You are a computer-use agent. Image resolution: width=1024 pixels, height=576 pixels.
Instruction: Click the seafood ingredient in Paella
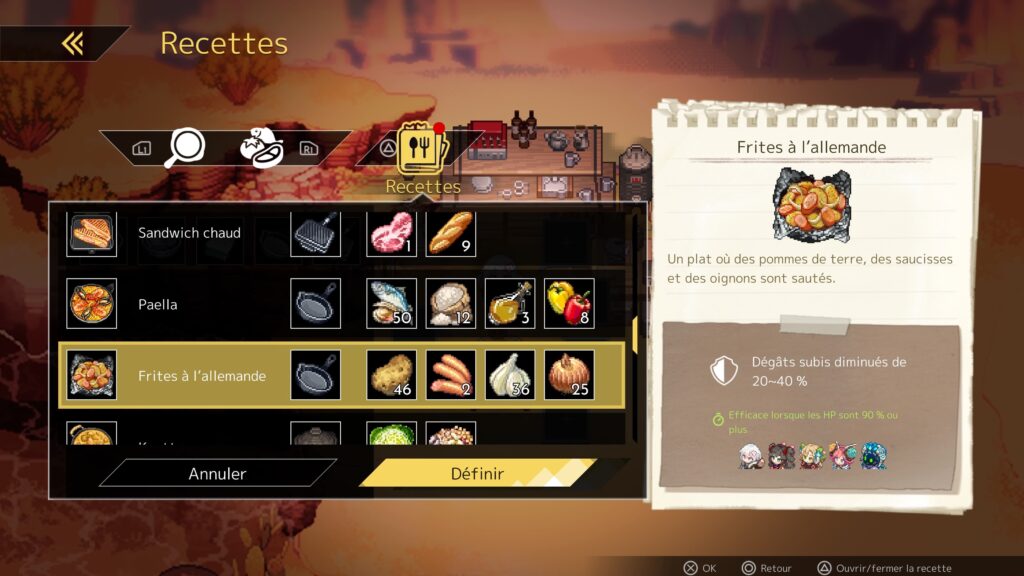click(391, 304)
